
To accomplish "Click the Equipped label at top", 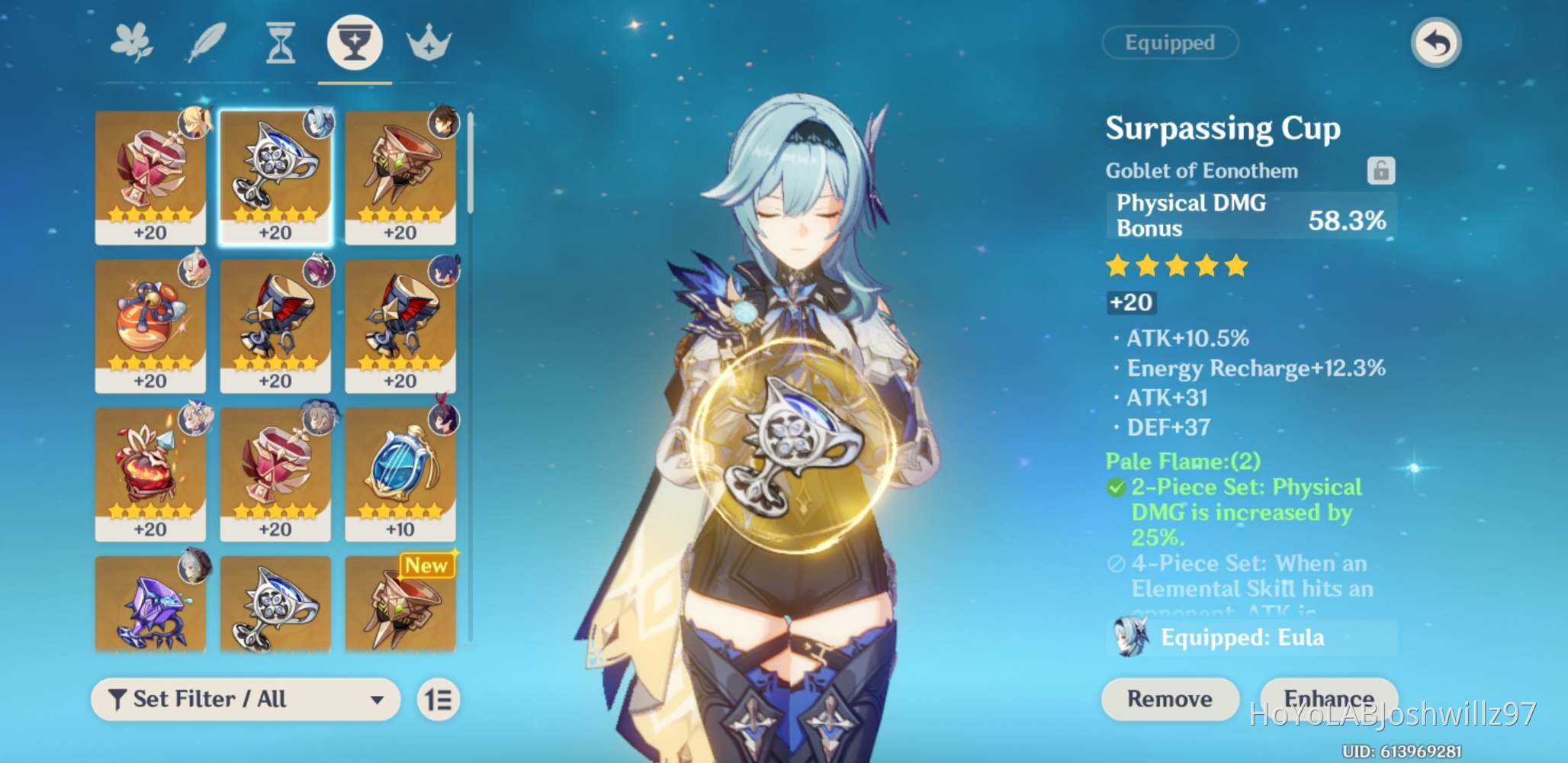I will 1171,43.
